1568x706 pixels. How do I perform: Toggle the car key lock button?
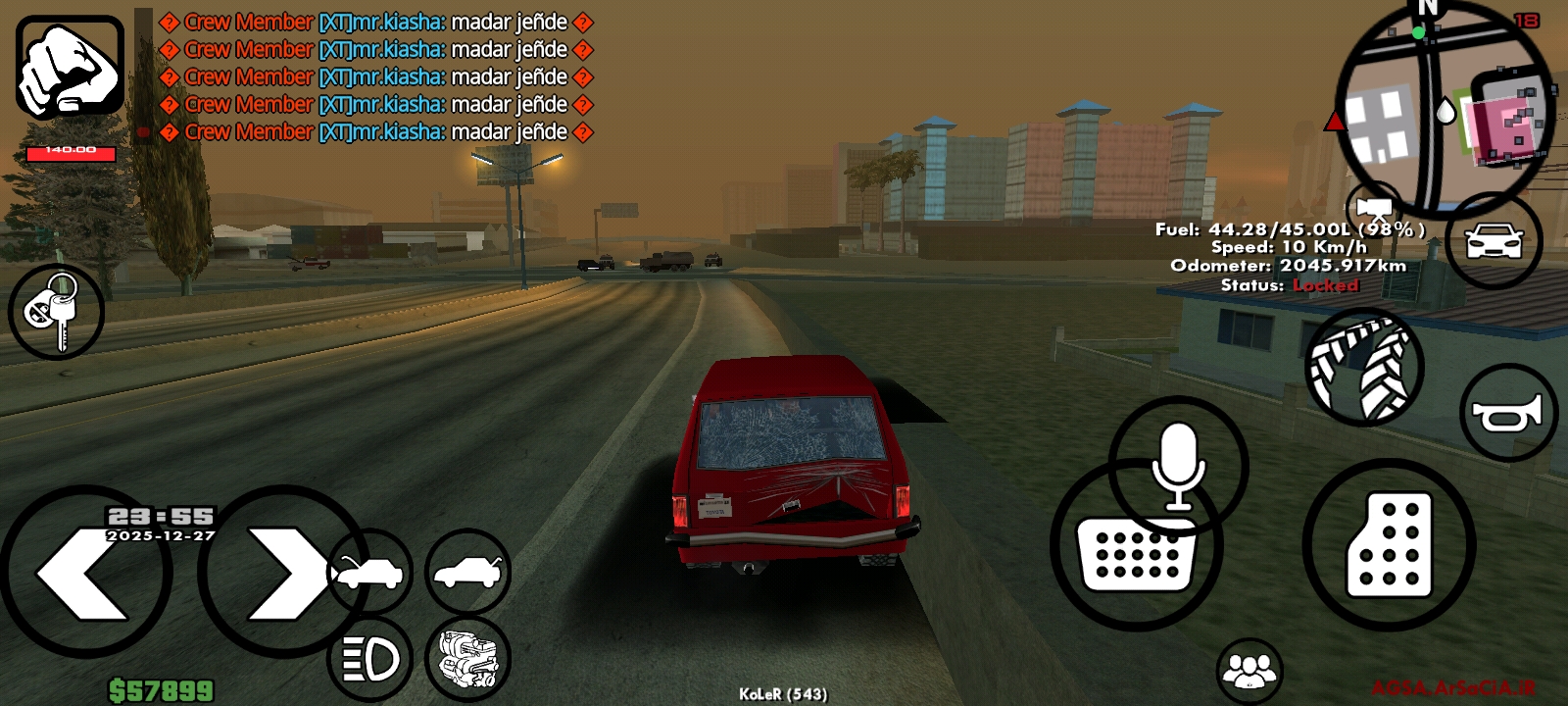56,311
